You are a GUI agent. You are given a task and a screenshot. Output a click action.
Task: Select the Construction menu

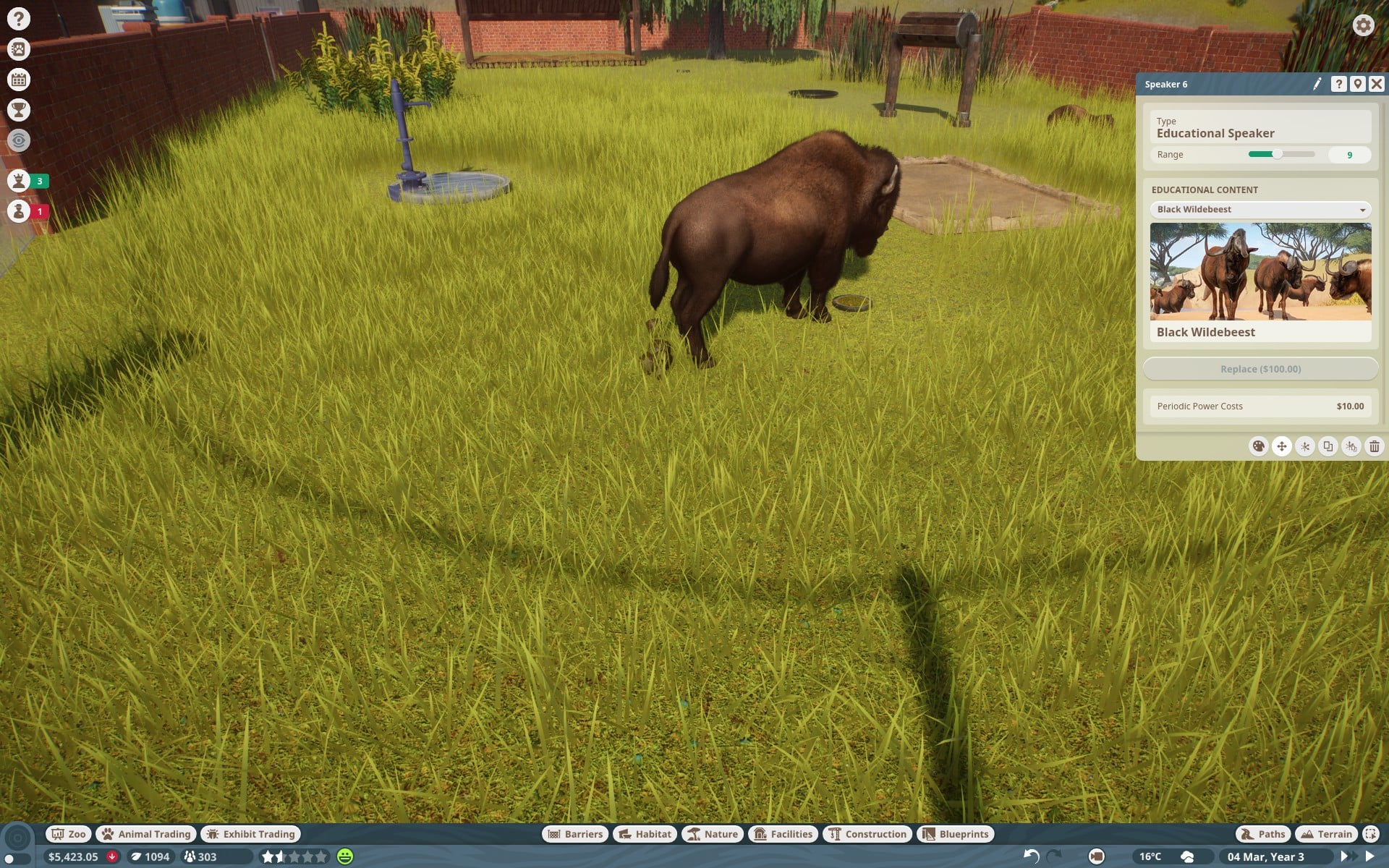[x=867, y=834]
